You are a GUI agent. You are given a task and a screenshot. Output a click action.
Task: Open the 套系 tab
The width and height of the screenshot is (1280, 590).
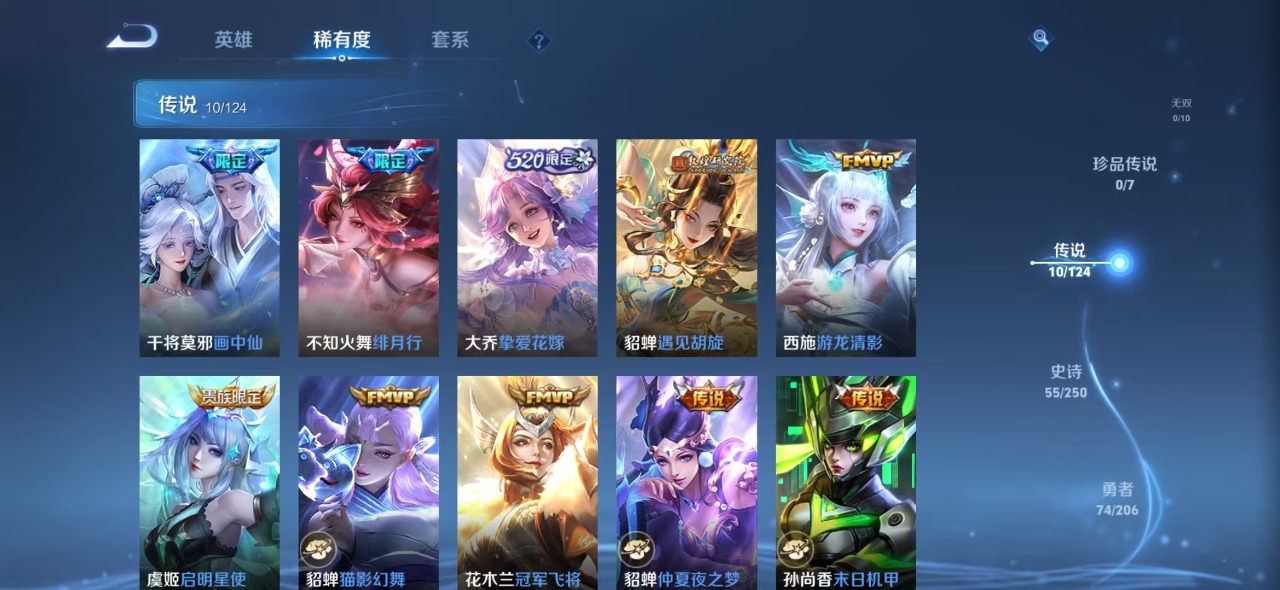click(x=450, y=40)
